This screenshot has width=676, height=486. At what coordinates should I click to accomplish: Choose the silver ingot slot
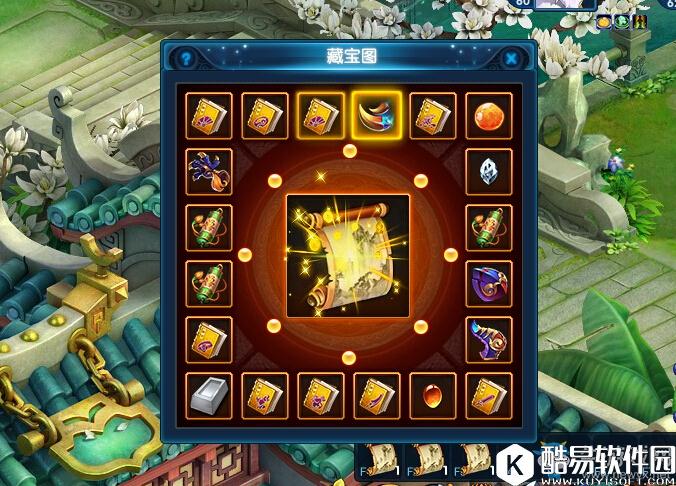[209, 396]
